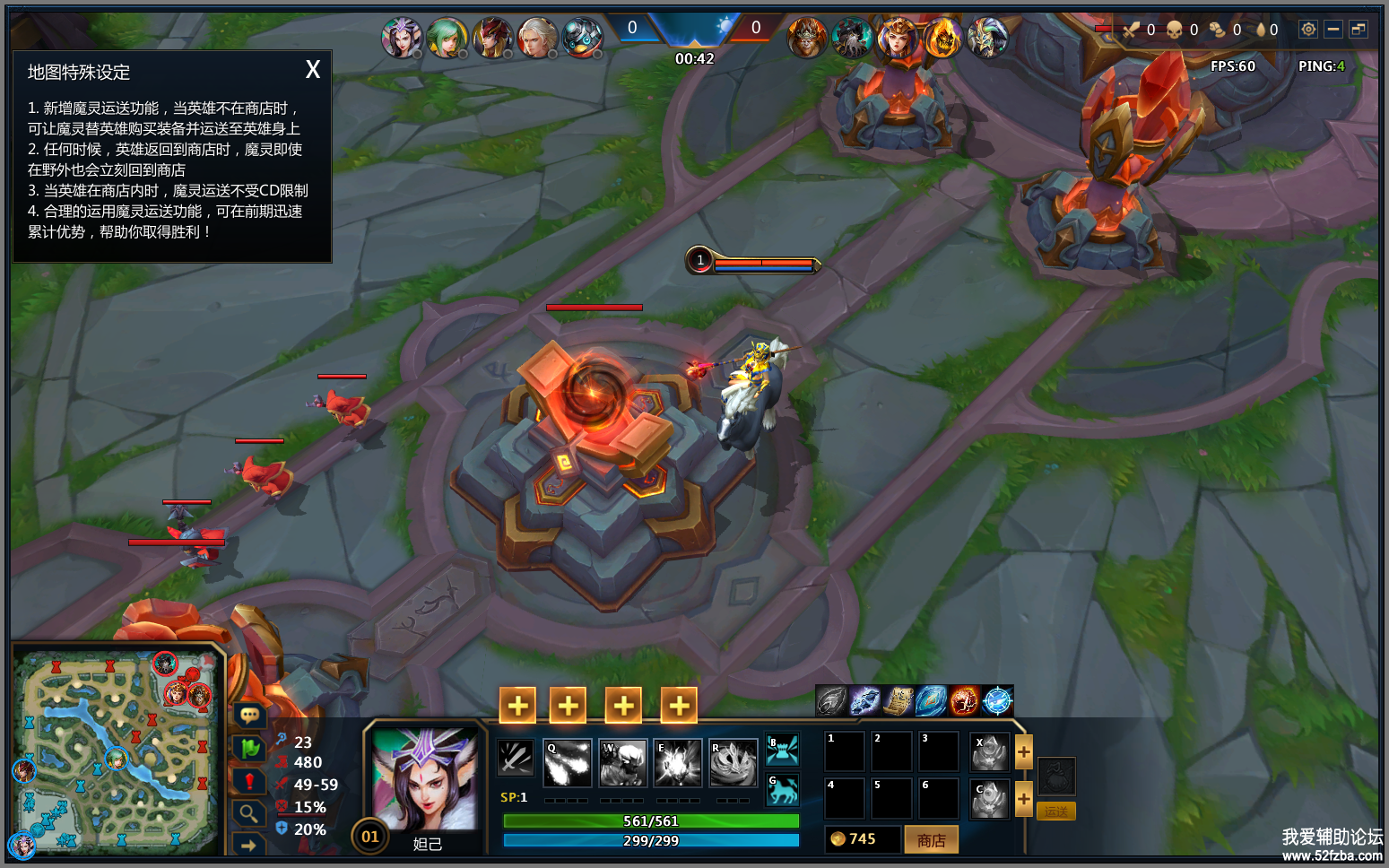Click the B recall icon

pos(782,750)
